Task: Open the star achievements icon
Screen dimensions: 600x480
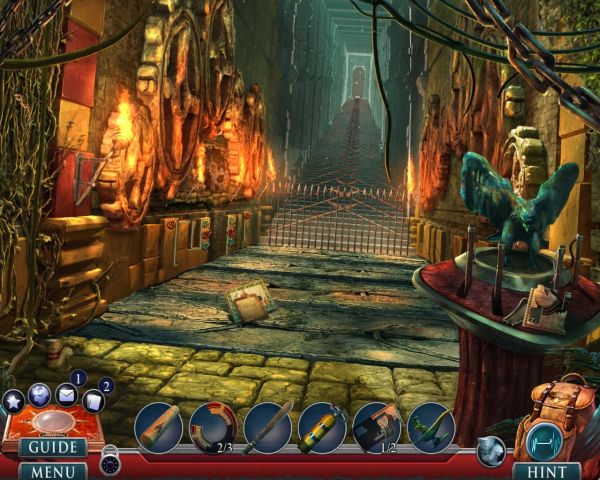Action: [13, 402]
